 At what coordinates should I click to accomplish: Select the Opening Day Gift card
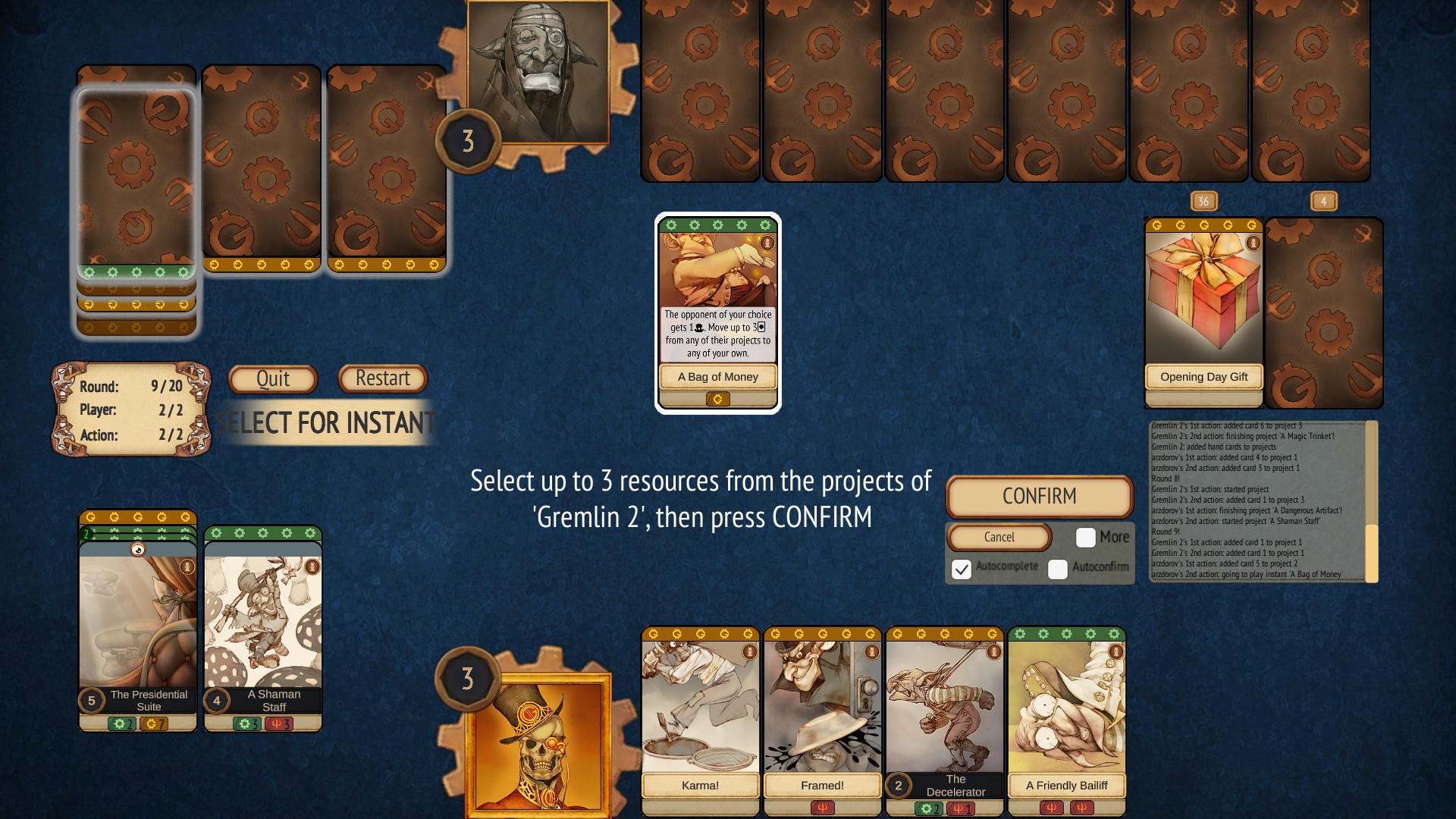(x=1203, y=303)
